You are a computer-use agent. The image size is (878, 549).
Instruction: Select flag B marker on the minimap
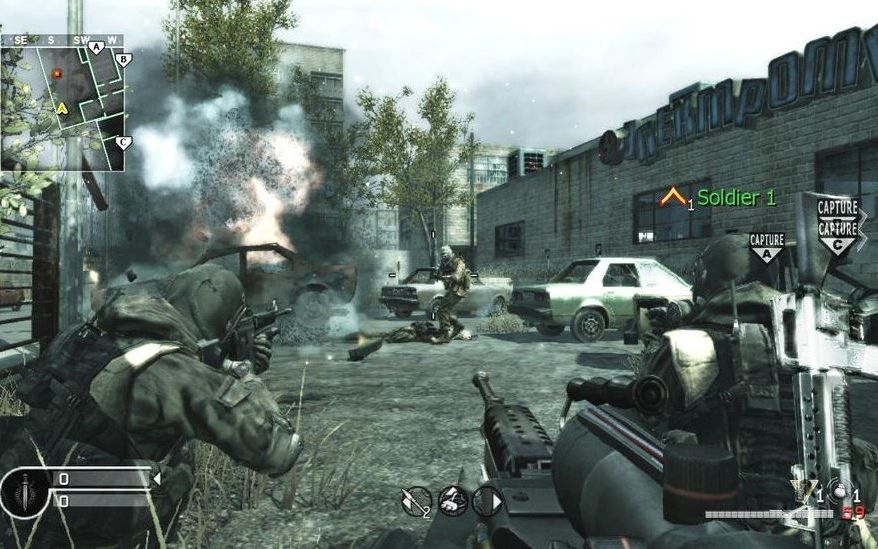click(x=123, y=60)
